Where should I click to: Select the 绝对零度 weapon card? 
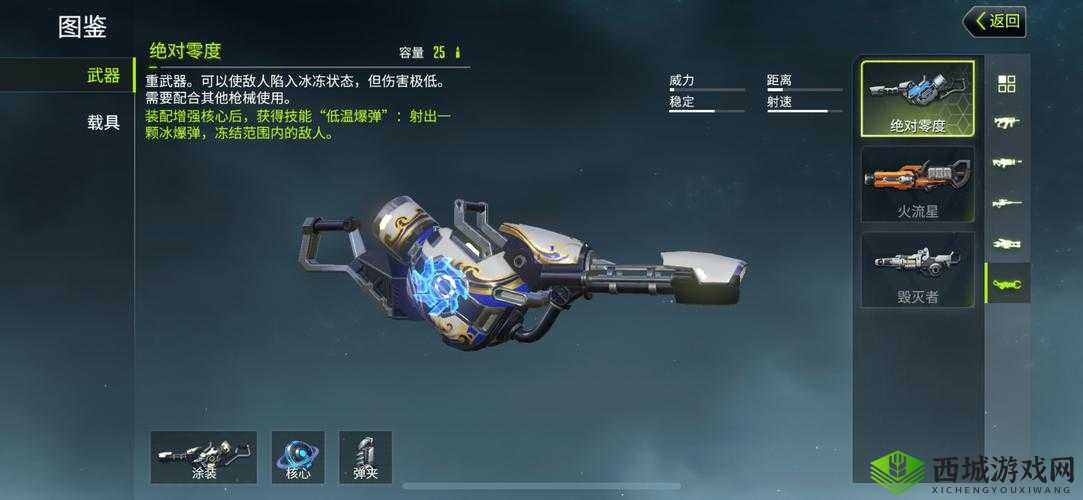[x=917, y=99]
